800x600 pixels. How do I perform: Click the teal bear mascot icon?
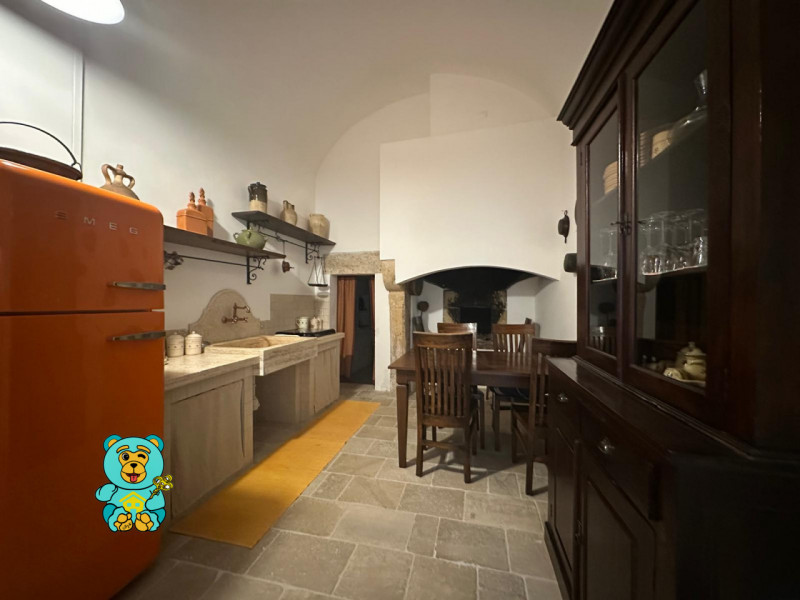(133, 482)
